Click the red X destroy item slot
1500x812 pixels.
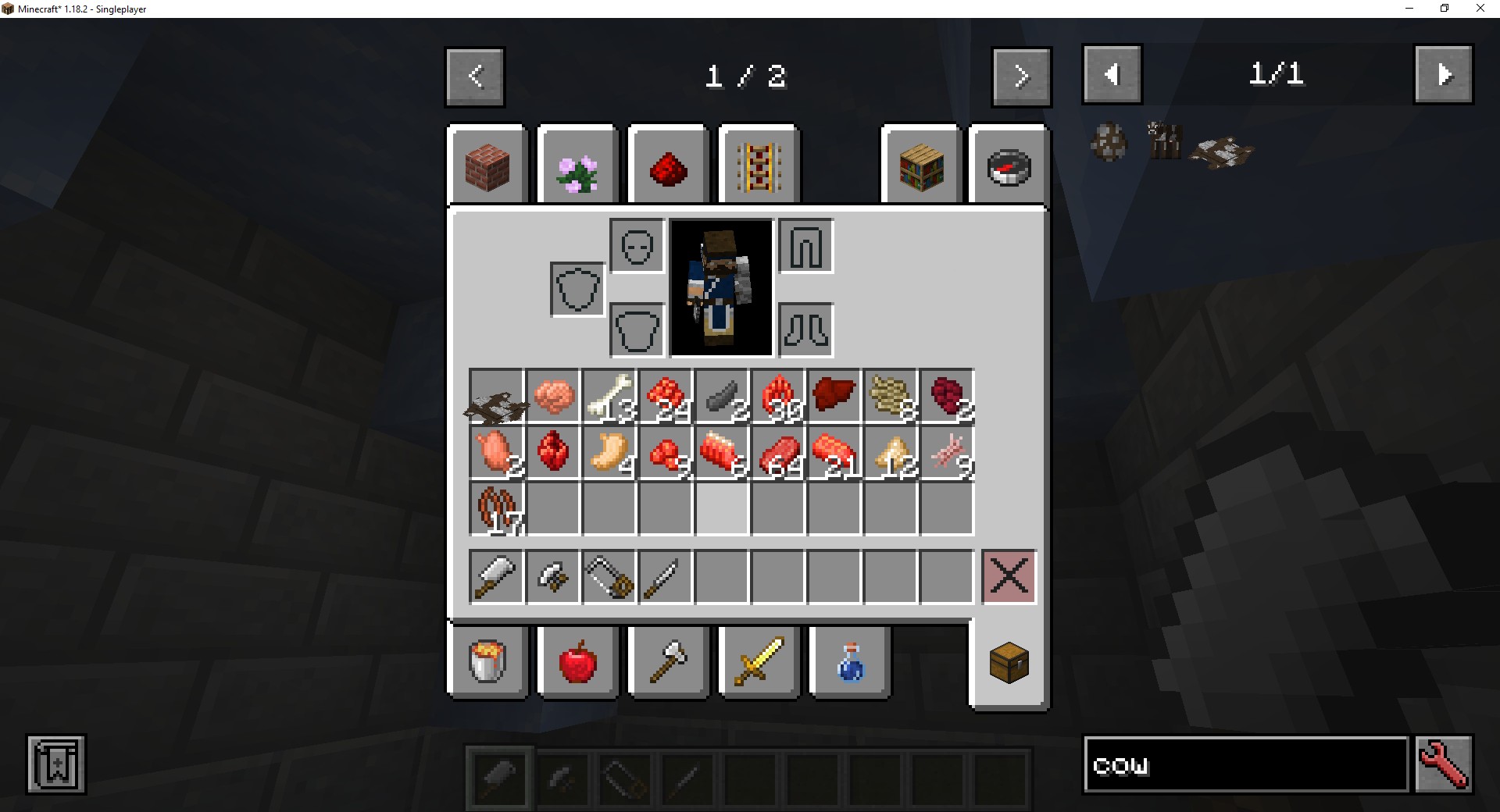tap(1009, 577)
